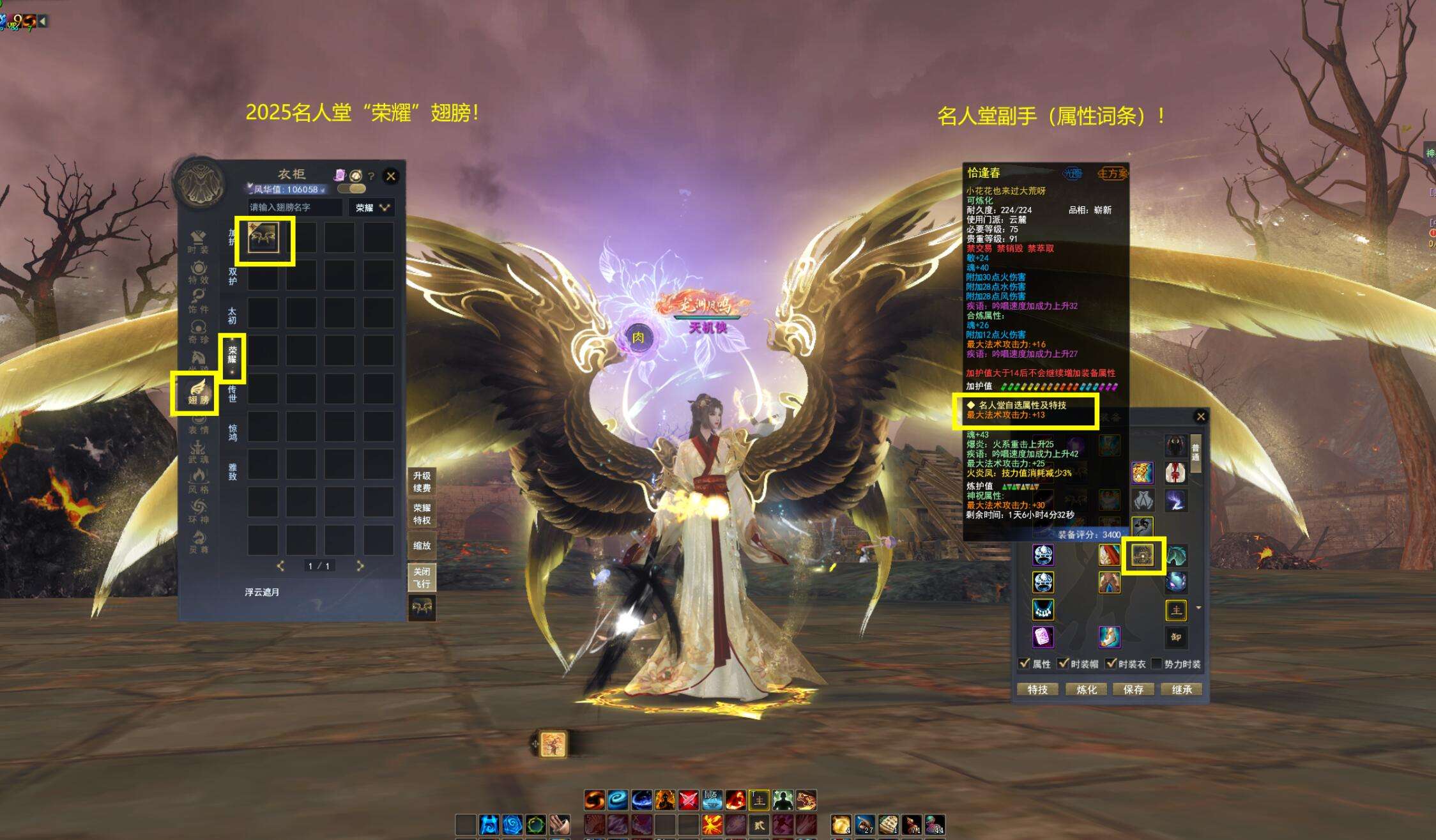1436x840 pixels.
Task: Click the 炼化 refine button
Action: pos(1087,689)
